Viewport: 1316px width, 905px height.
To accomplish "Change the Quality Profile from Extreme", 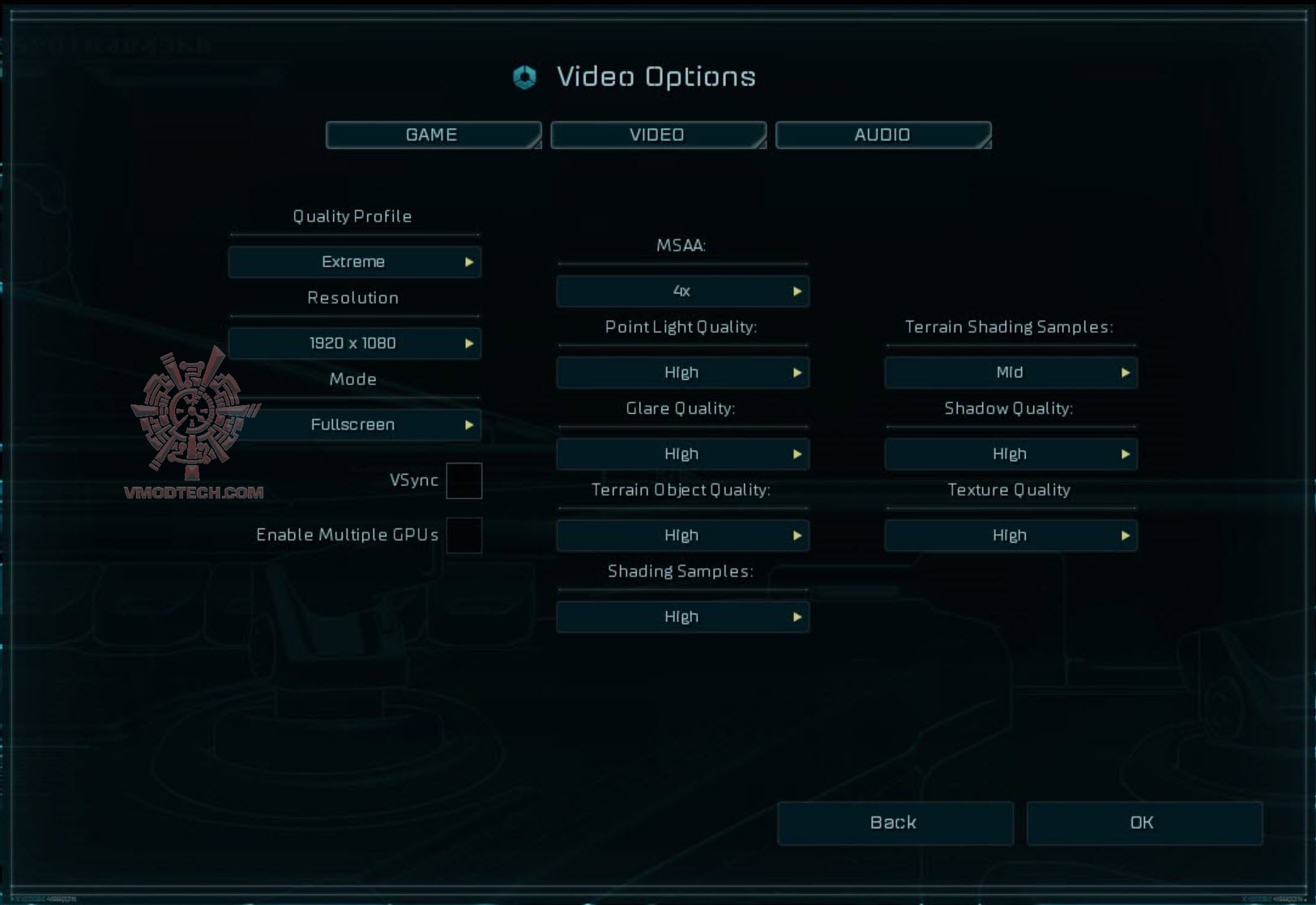I will 354,263.
